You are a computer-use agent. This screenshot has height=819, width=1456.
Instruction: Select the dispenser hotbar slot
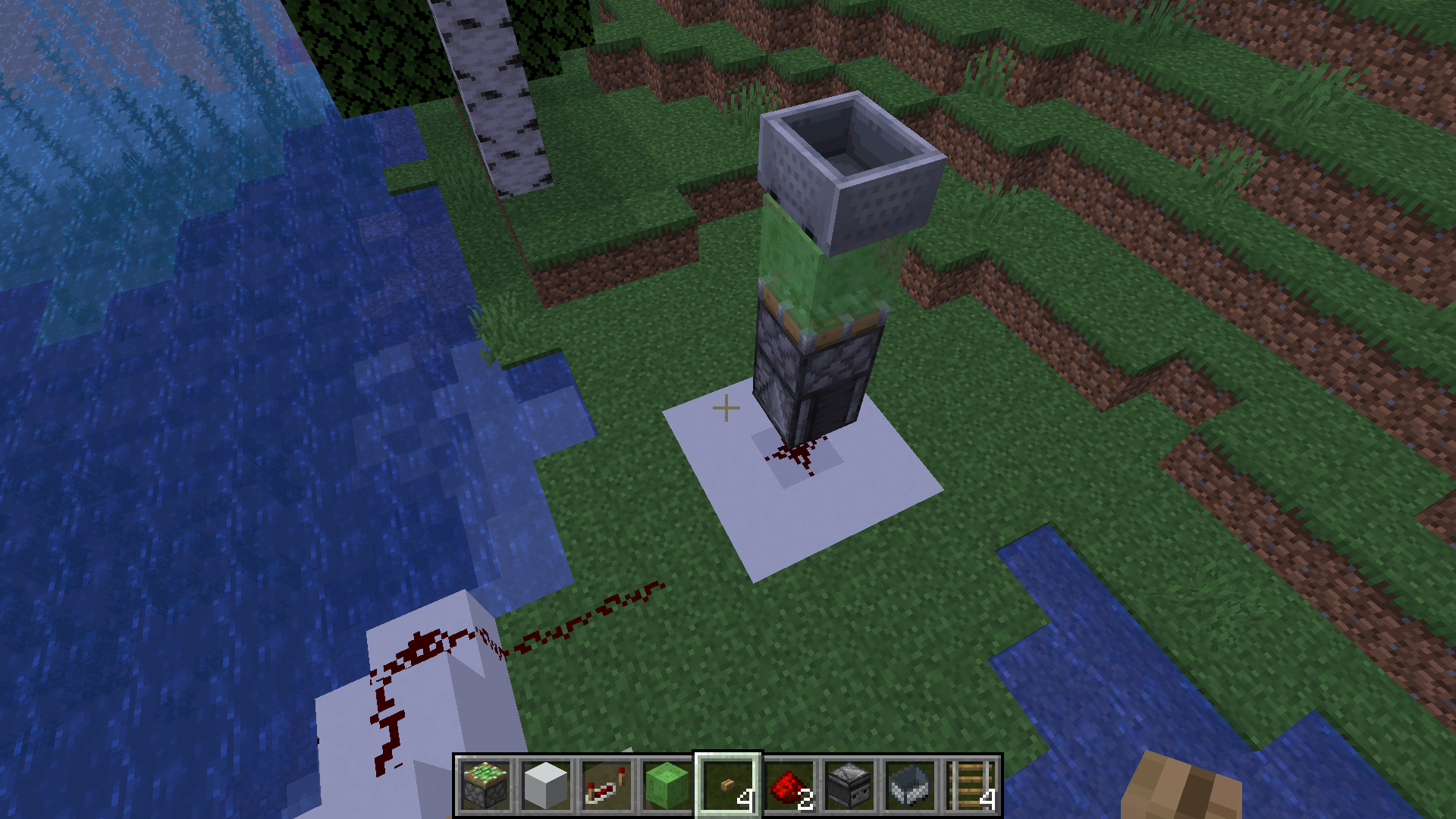(x=849, y=786)
